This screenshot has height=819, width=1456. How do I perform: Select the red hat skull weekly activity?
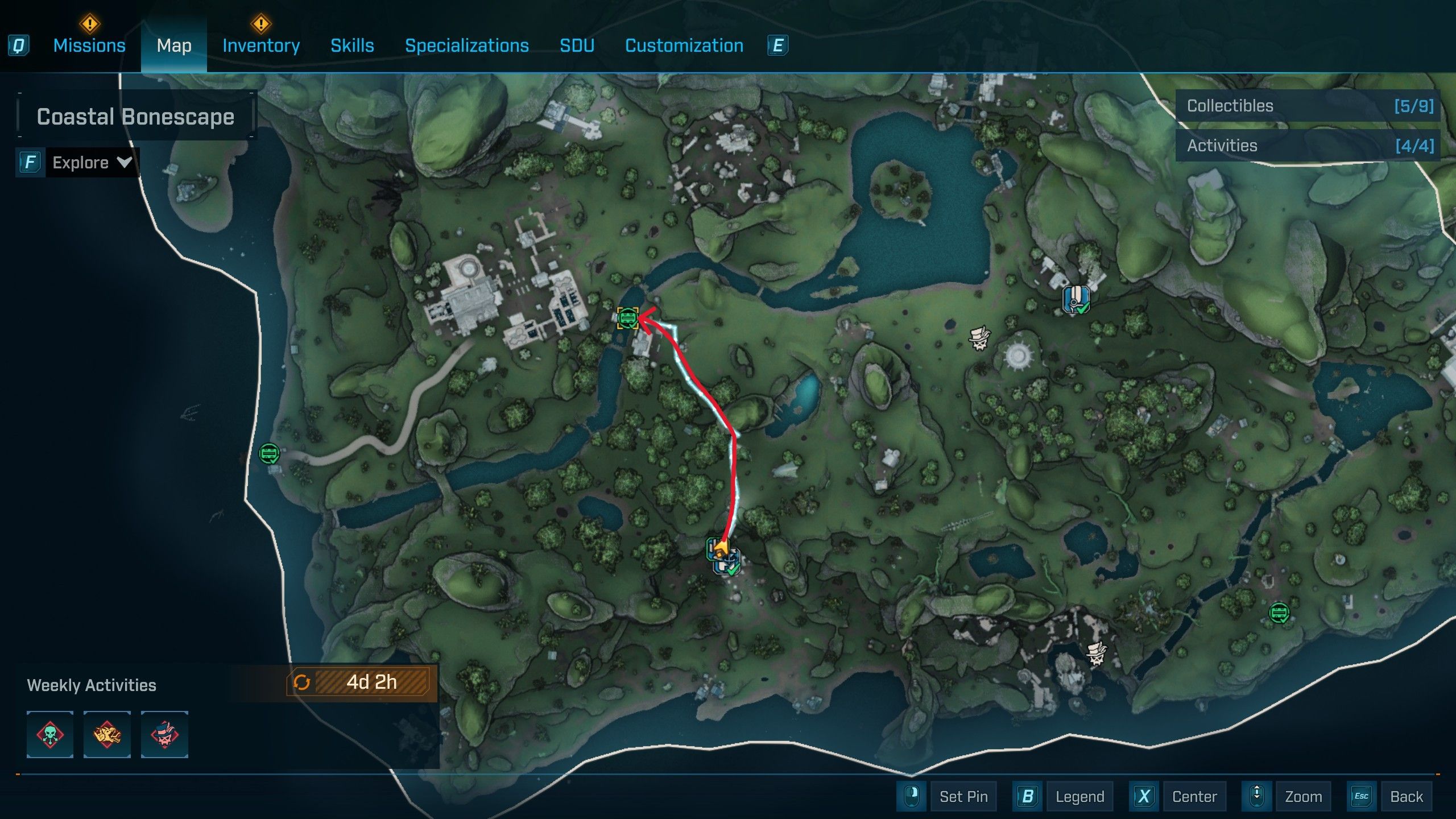tap(164, 734)
